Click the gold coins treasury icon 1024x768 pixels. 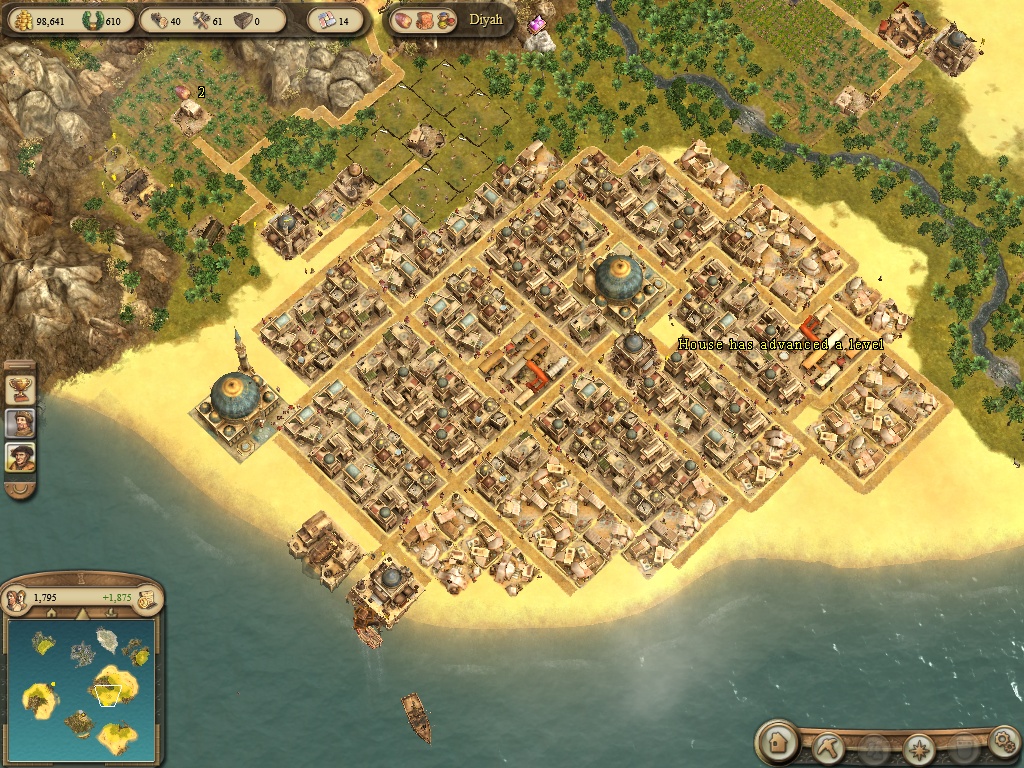point(21,20)
